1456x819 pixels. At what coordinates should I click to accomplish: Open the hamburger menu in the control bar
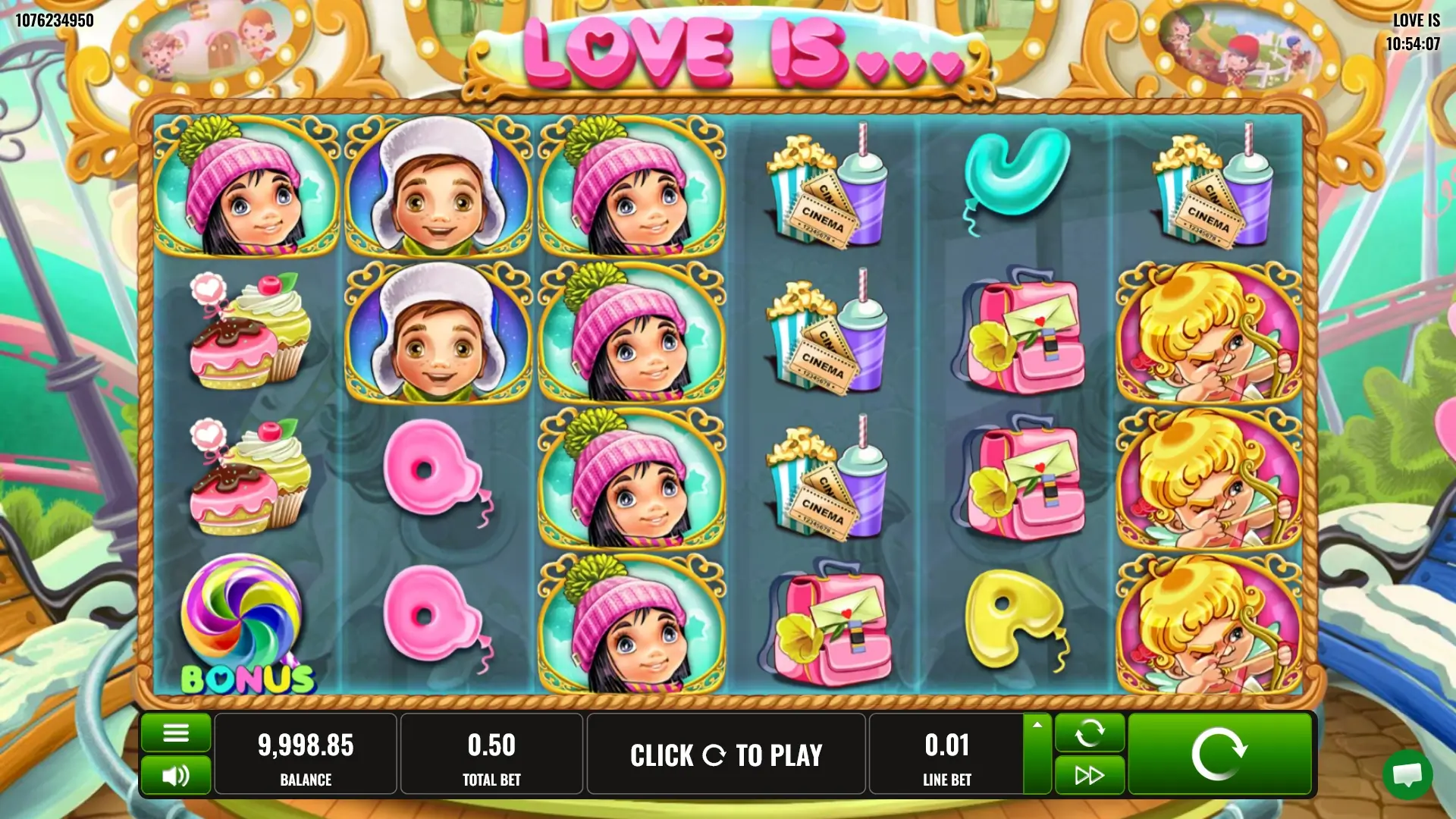(175, 733)
